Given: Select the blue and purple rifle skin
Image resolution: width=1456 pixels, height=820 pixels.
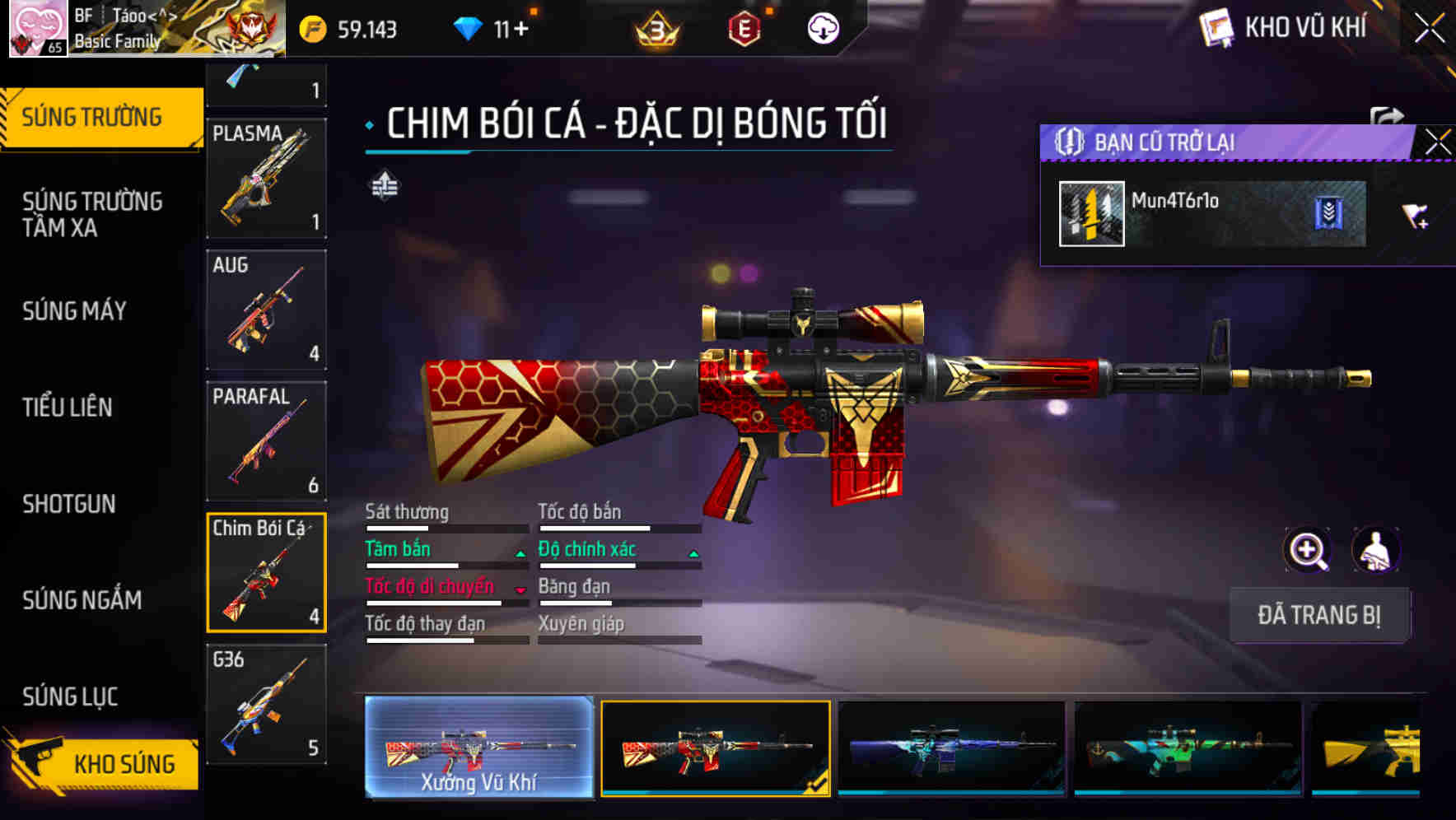Looking at the screenshot, I should coord(951,748).
